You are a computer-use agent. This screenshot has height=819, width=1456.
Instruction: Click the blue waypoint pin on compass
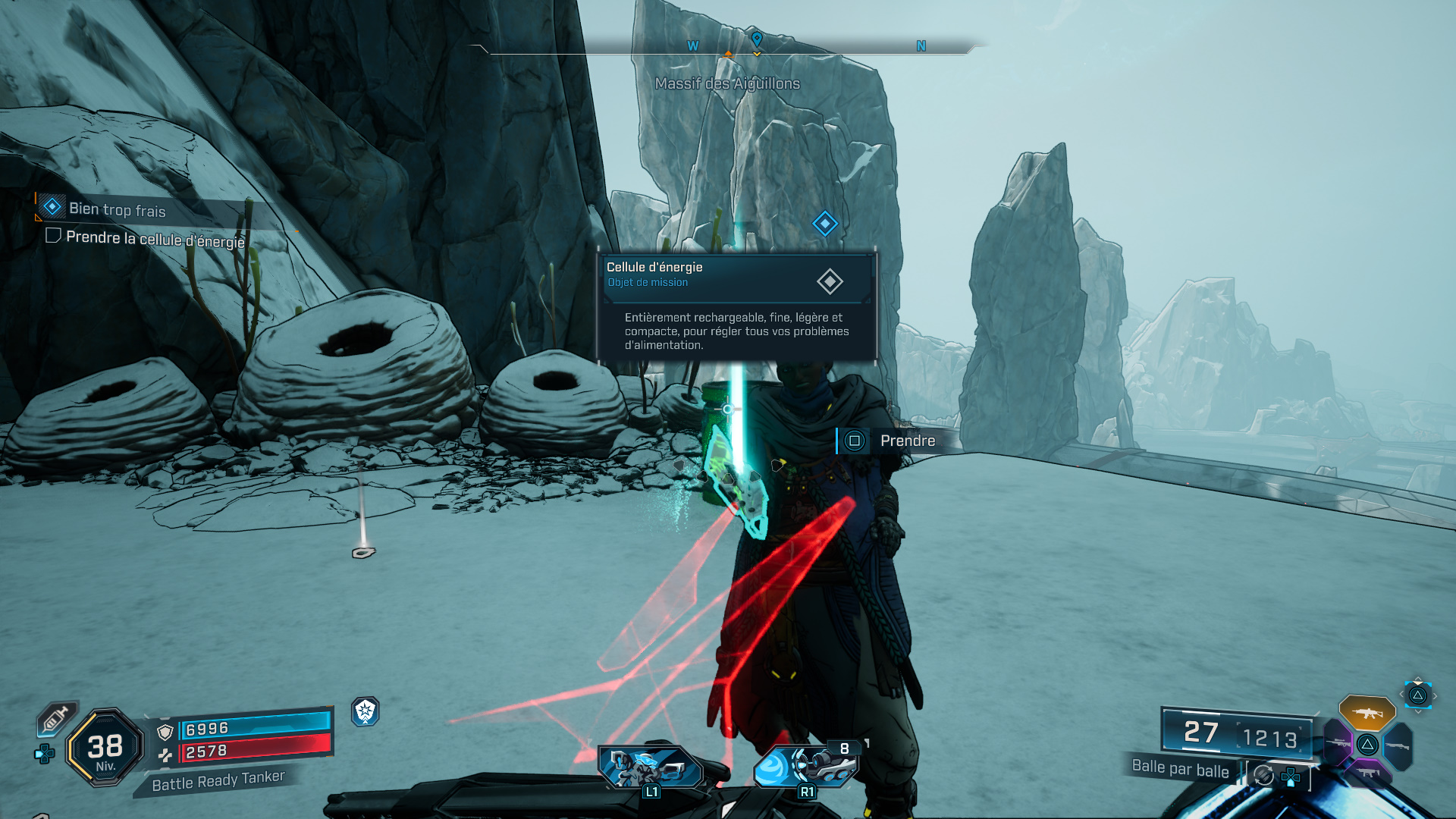(x=756, y=39)
